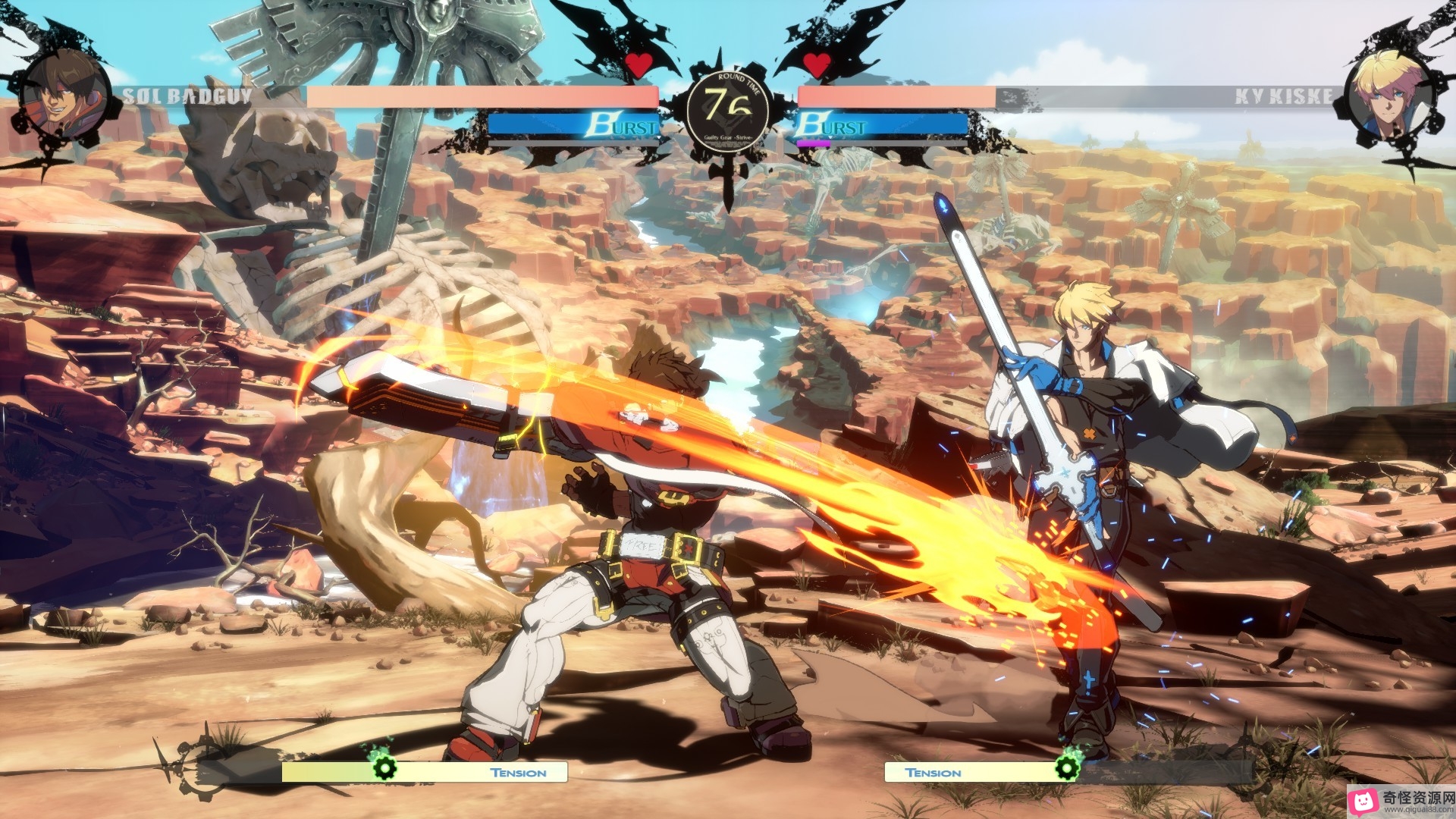Screen dimensions: 1456x819
Task: Click the left TENSION gauge bar
Action: pos(425,772)
